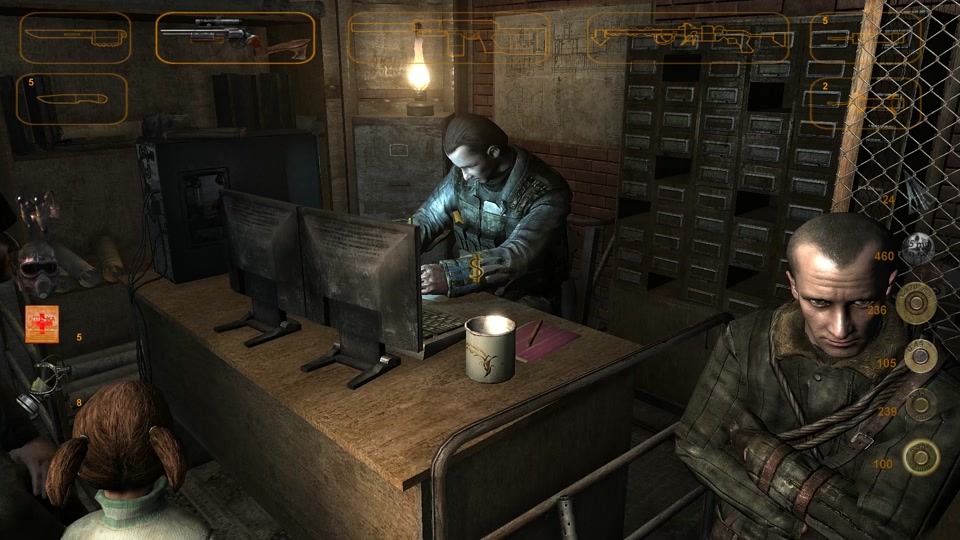Choose the throwing knife slot
Screen dimensions: 960x540
[71, 99]
